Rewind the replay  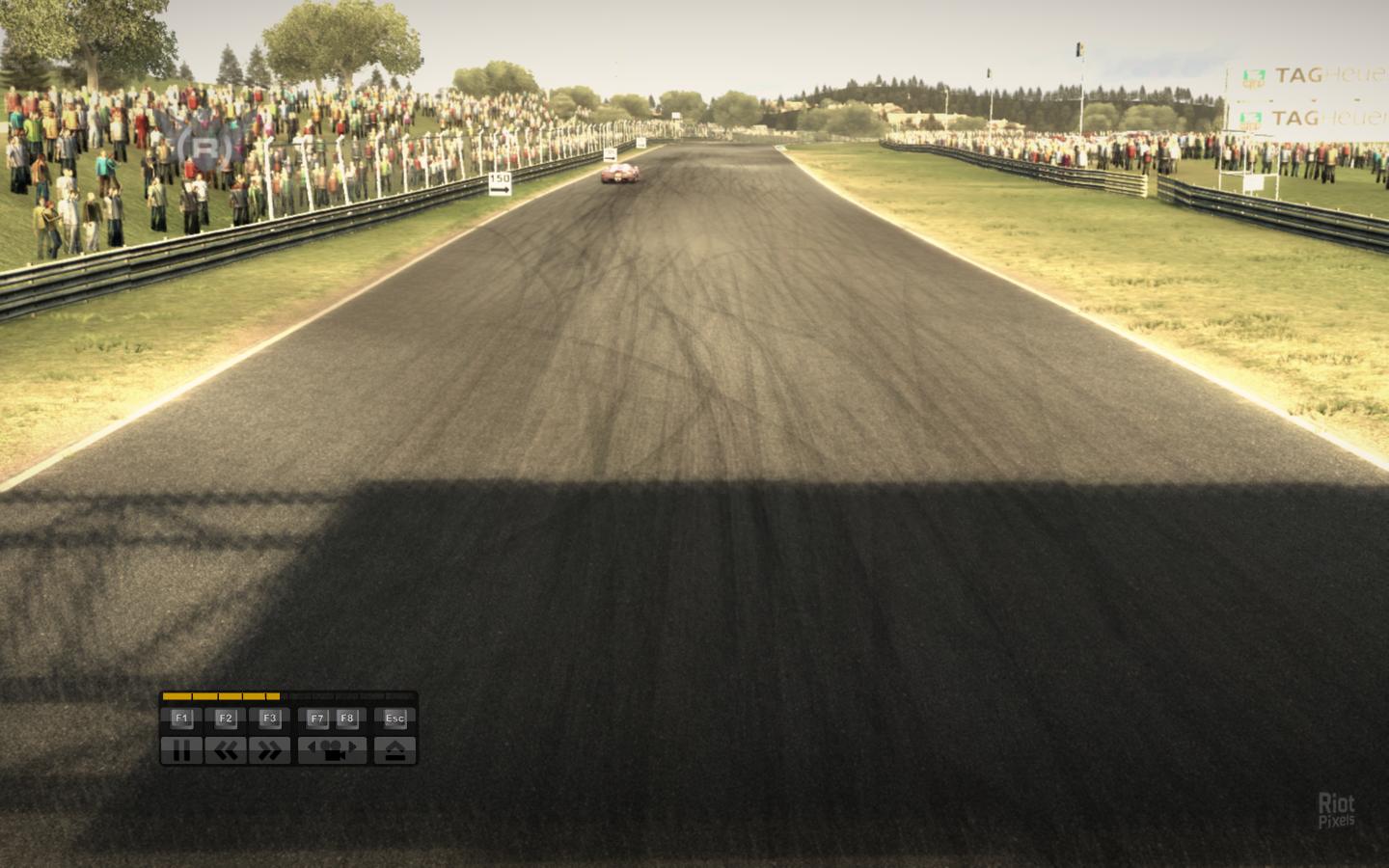click(226, 749)
